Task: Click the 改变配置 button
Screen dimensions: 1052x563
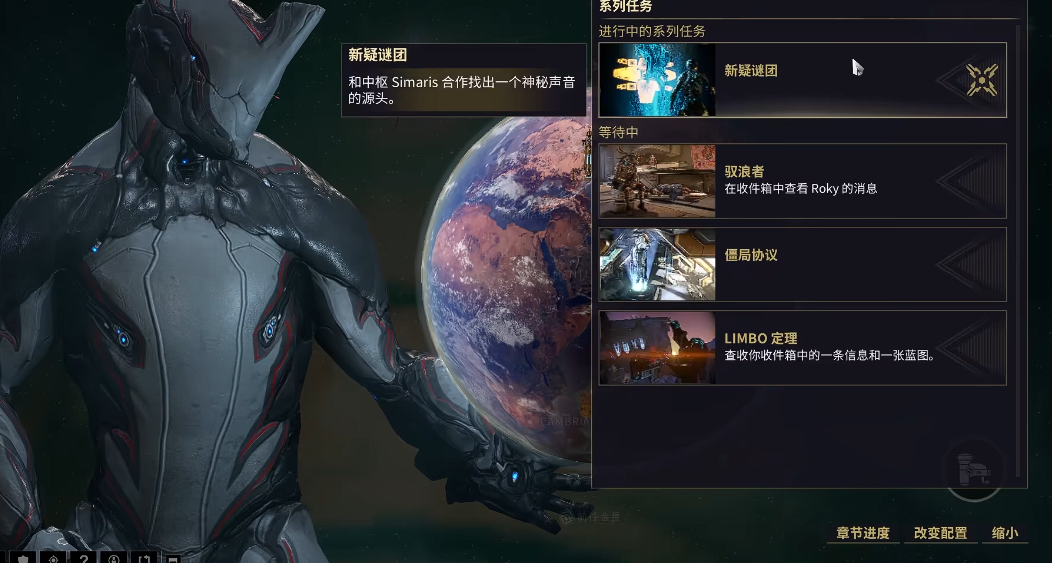Action: 941,533
